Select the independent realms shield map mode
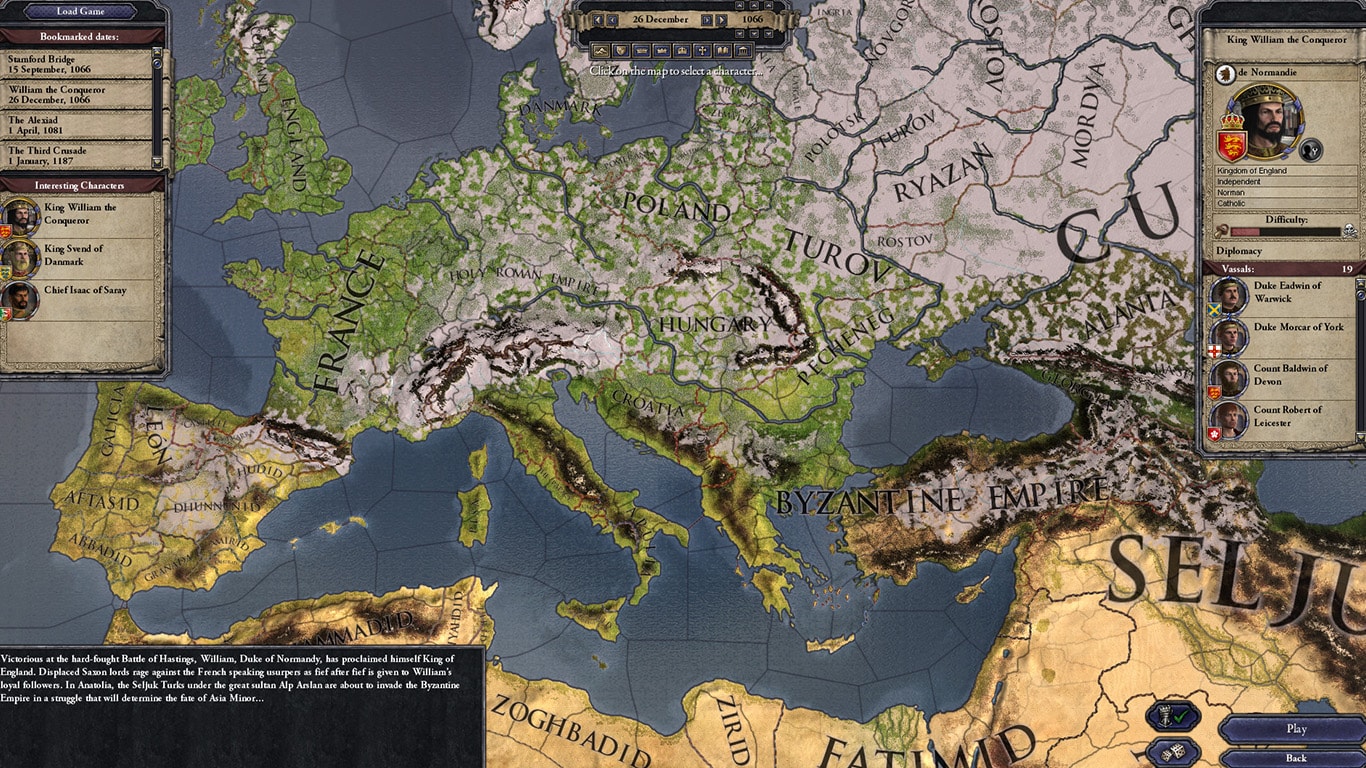 click(x=620, y=51)
